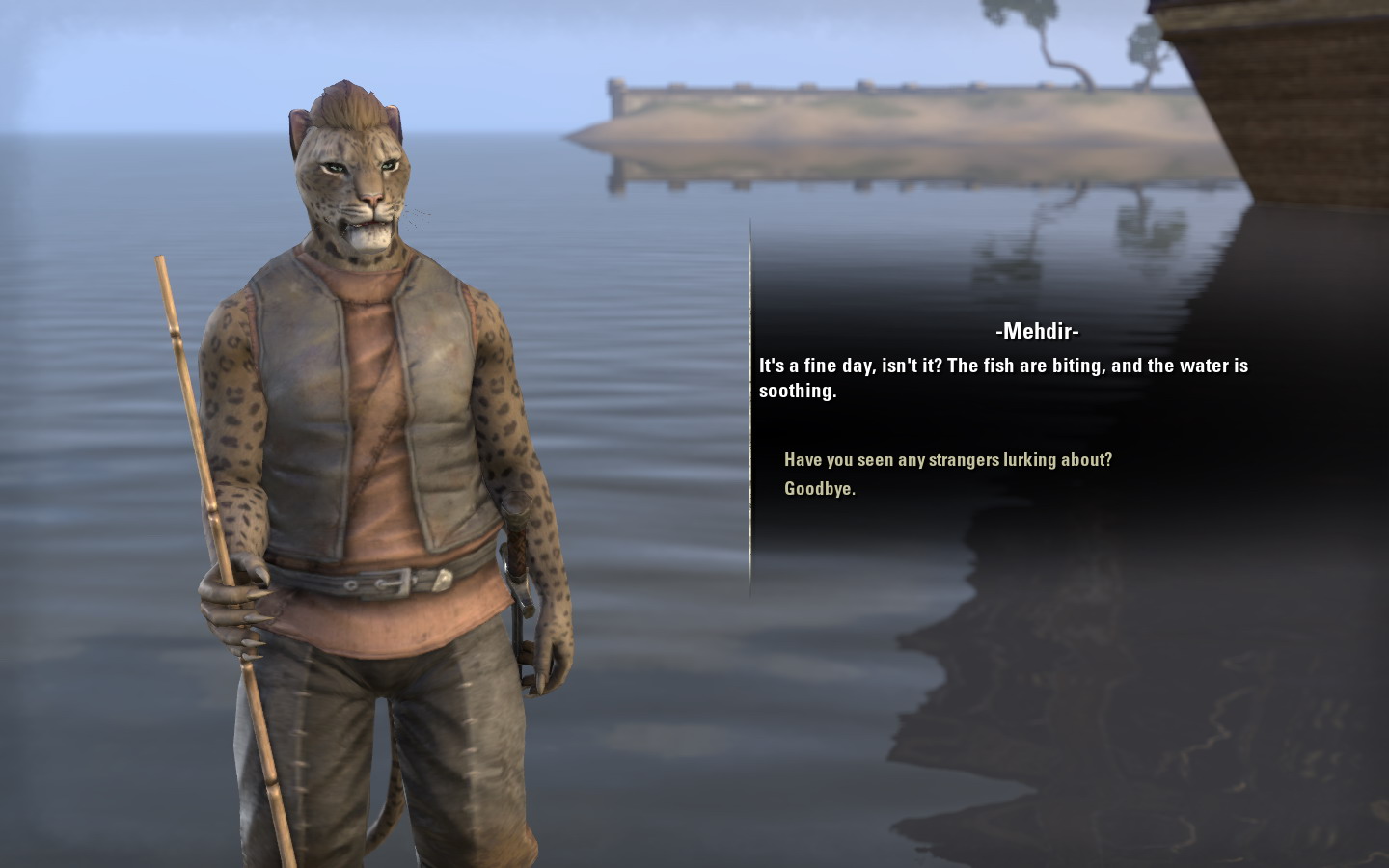Viewport: 1389px width, 868px height.
Task: Choose the Goodbye dialogue option
Action: click(819, 489)
